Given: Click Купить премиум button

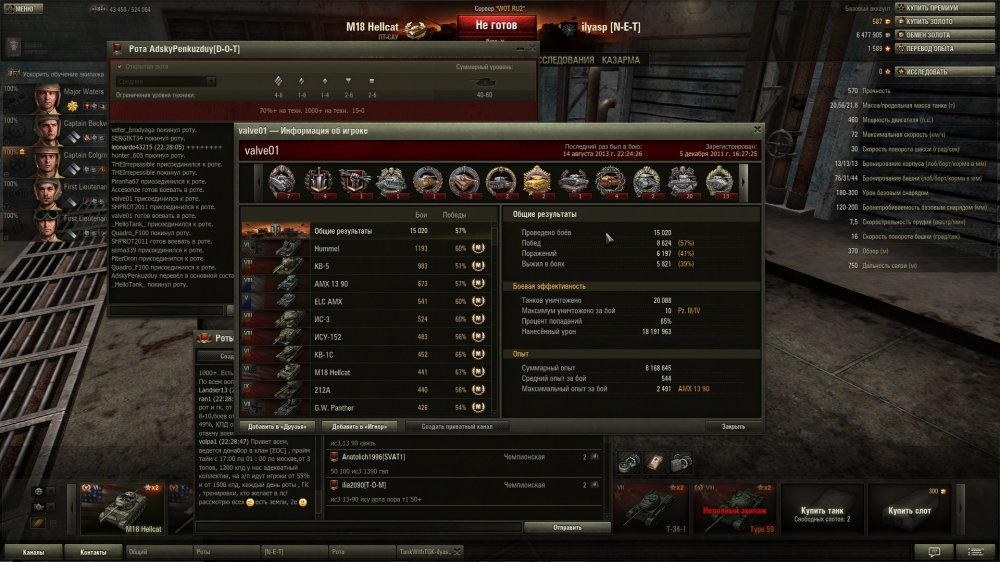Looking at the screenshot, I should (x=929, y=6).
